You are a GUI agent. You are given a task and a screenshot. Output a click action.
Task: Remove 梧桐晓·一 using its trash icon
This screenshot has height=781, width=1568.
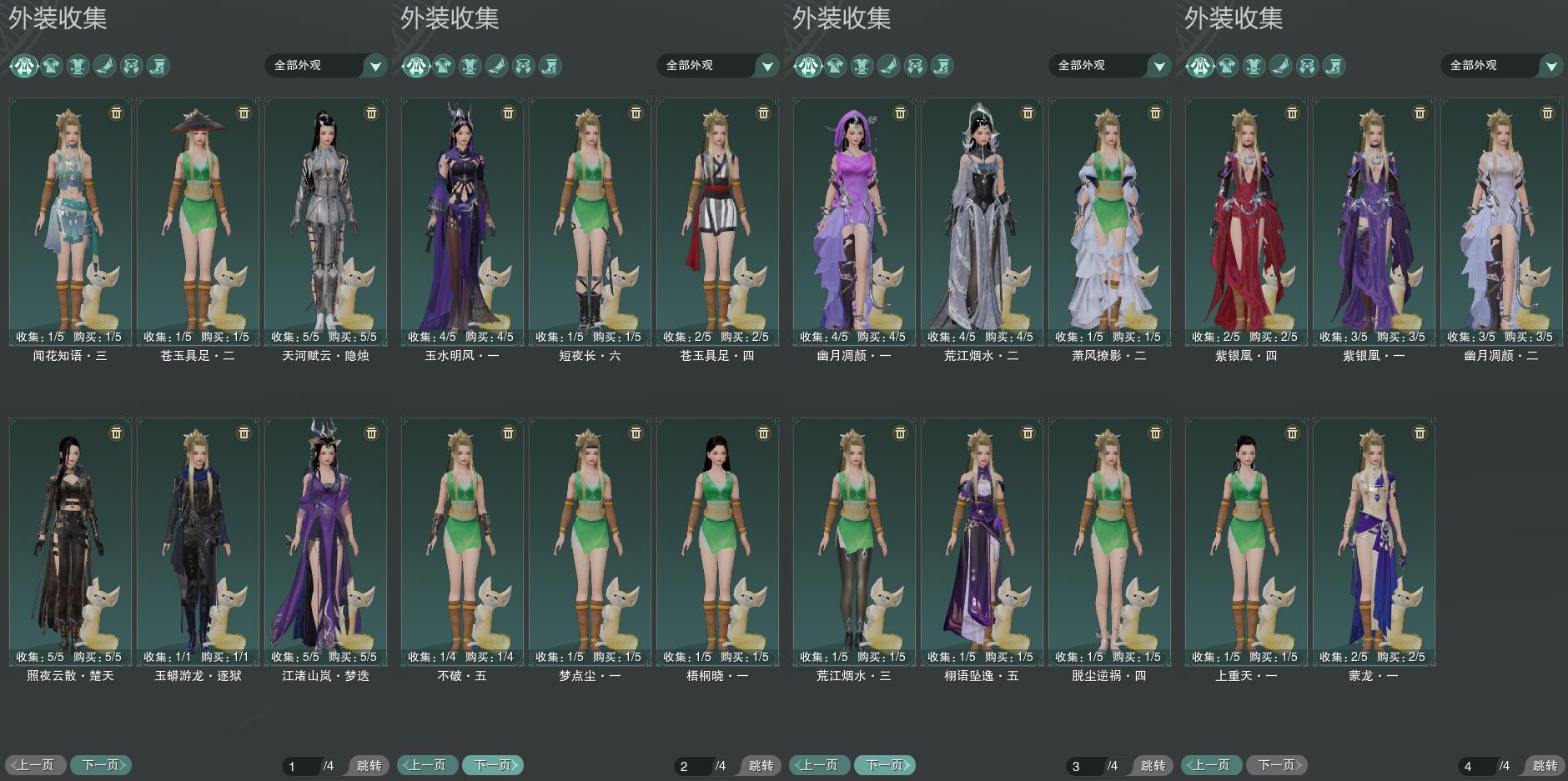click(x=763, y=433)
